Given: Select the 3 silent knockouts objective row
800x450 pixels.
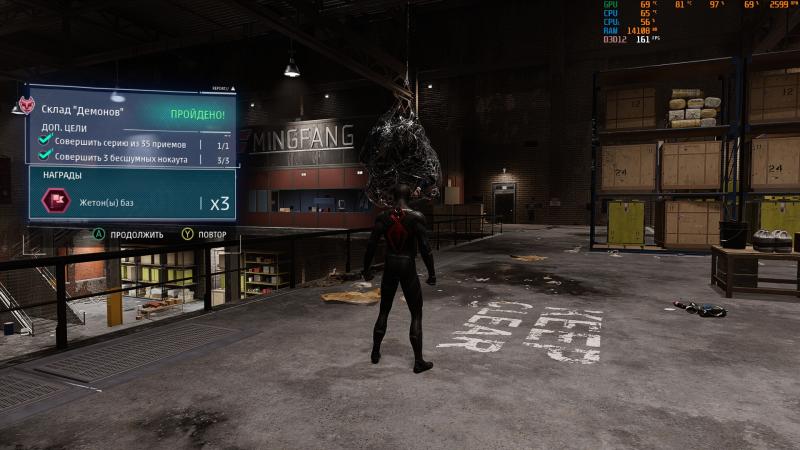Looking at the screenshot, I should (x=130, y=159).
